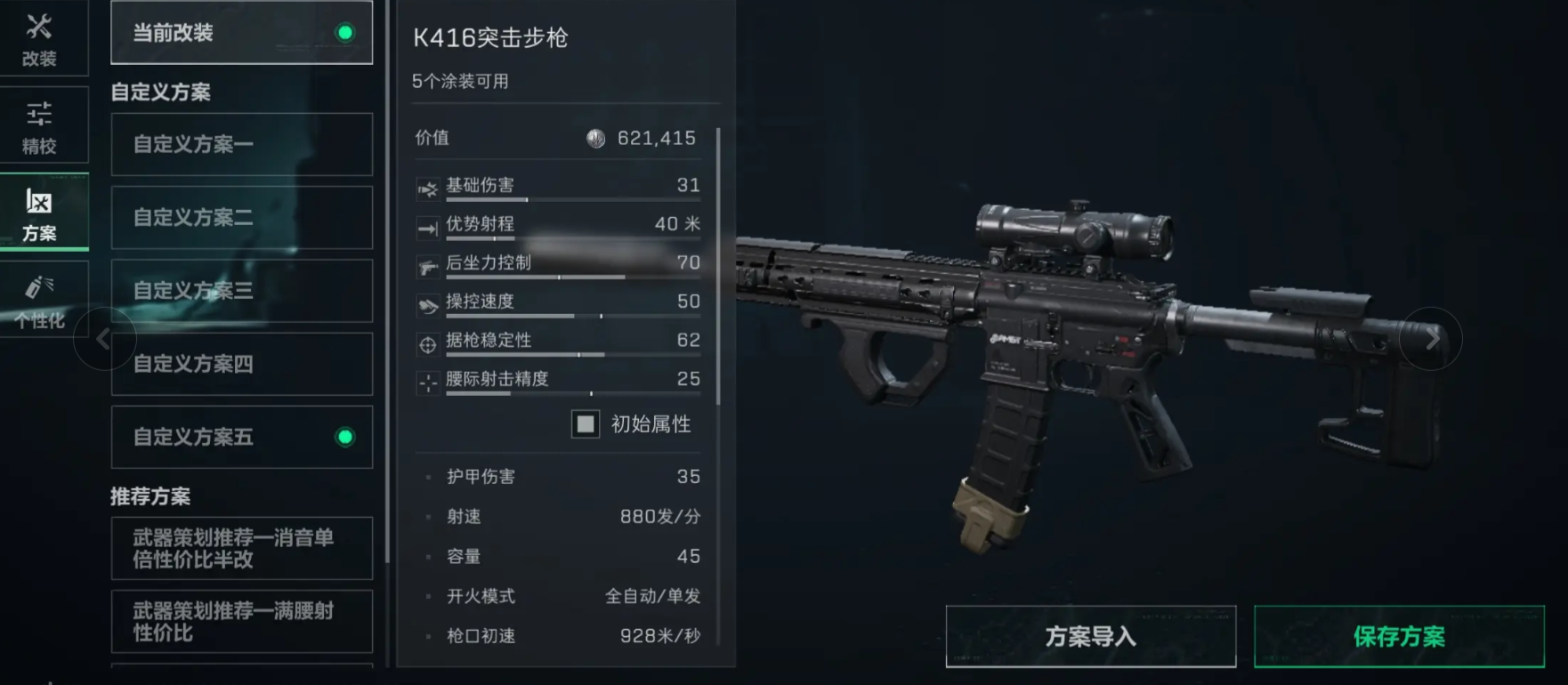Screen dimensions: 1568x685
Task: Click the right arrow to next weapon
Action: (1431, 339)
